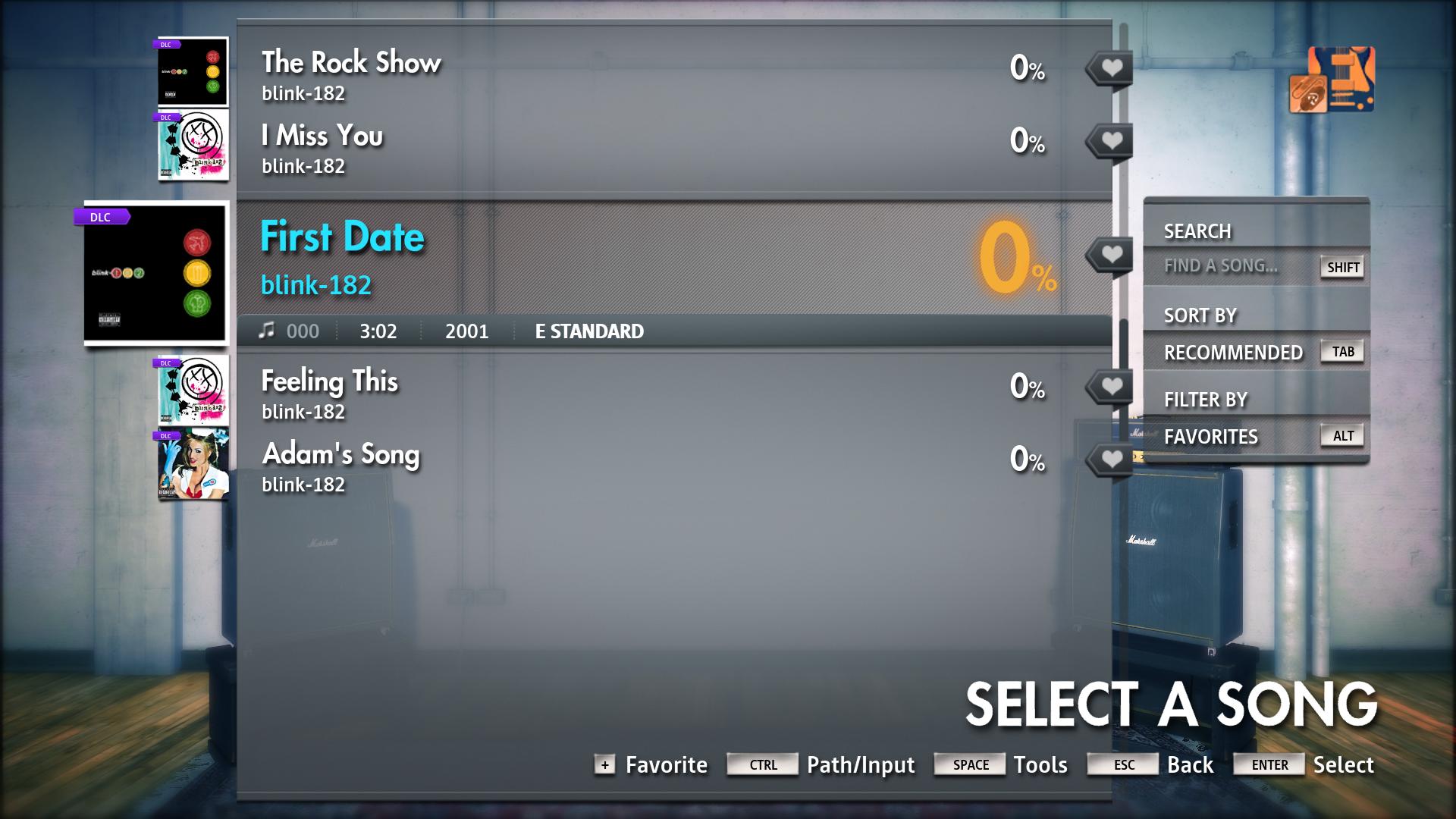Favorite The Rock Show with its heart icon
This screenshot has width=1456, height=819.
[x=1110, y=67]
